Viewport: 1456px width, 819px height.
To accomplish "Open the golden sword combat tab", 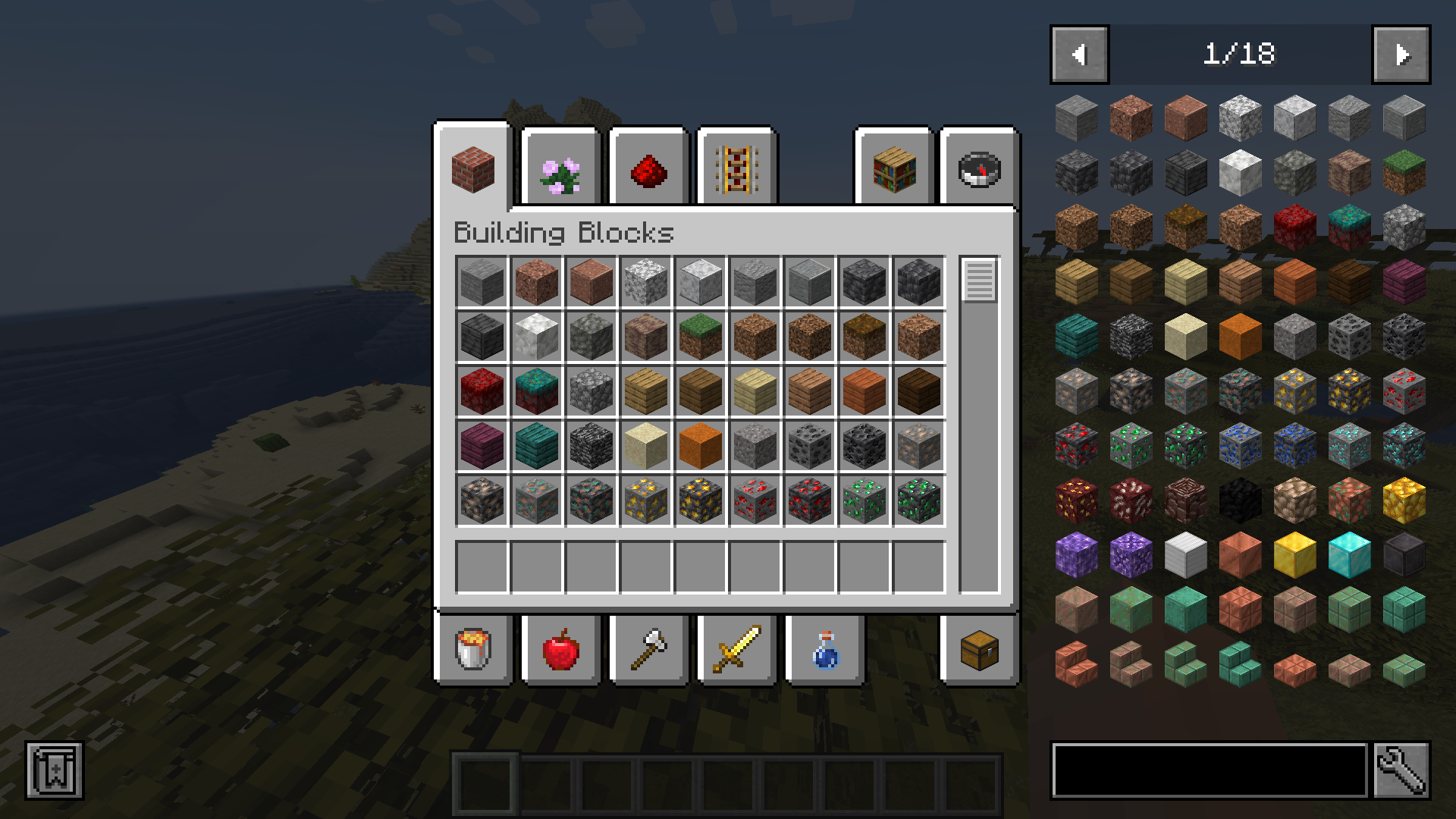I will (736, 649).
